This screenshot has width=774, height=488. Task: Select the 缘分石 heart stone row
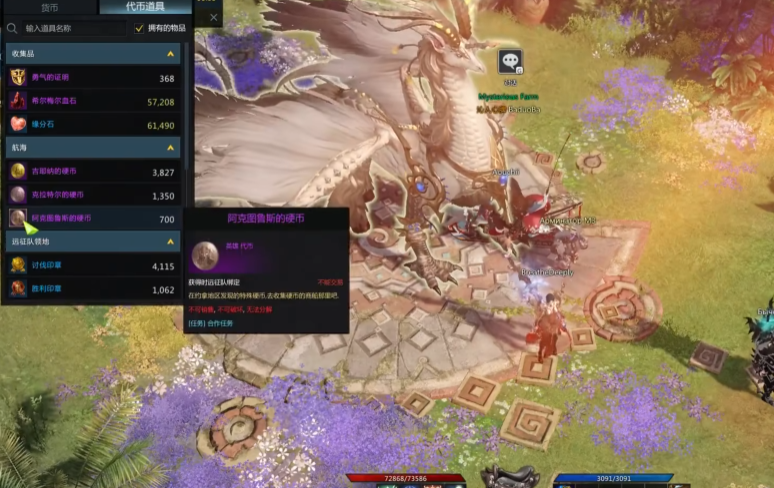(x=90, y=125)
